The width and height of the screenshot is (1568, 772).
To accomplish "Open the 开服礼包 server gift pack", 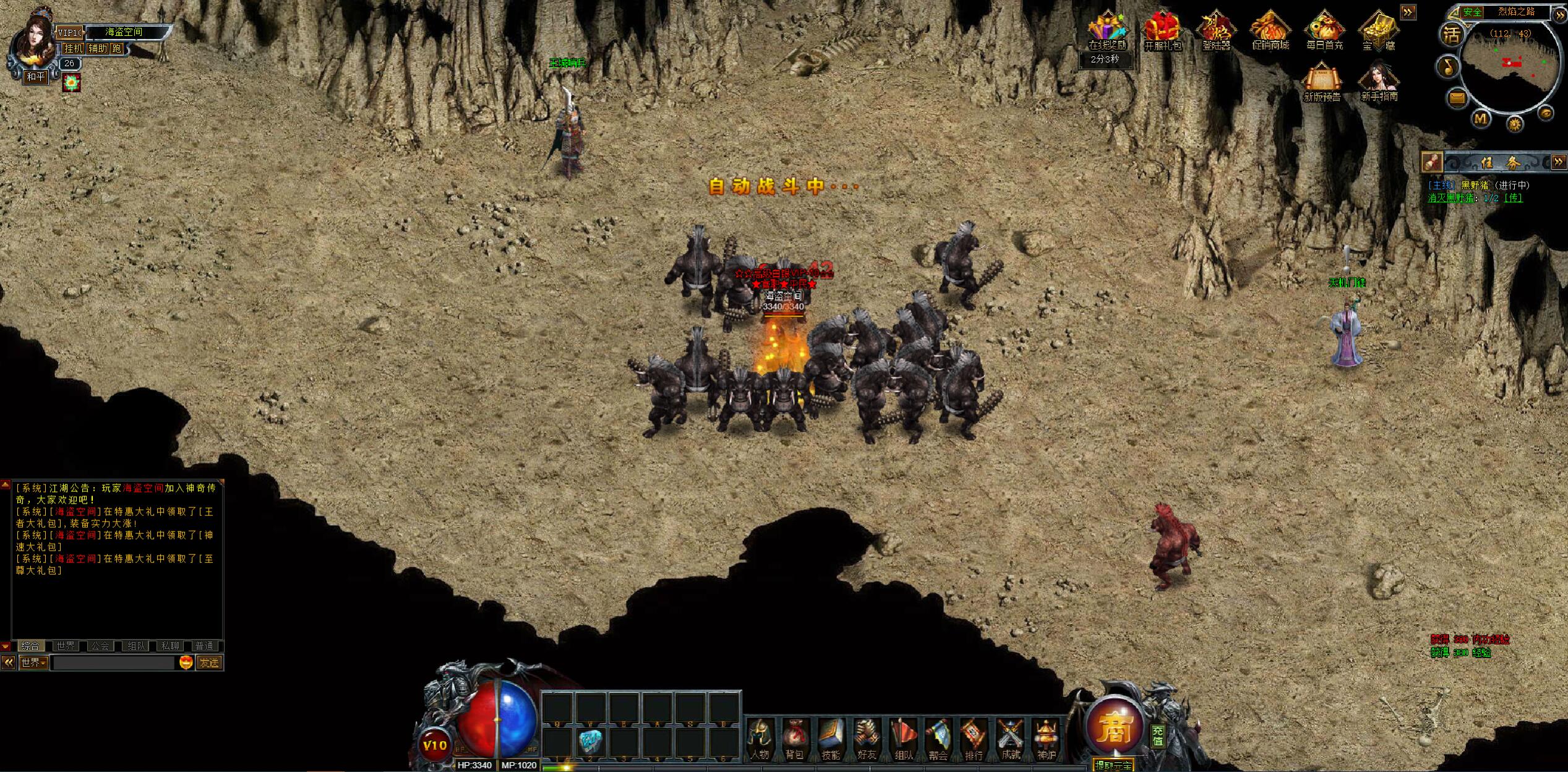I will pyautogui.click(x=1162, y=31).
